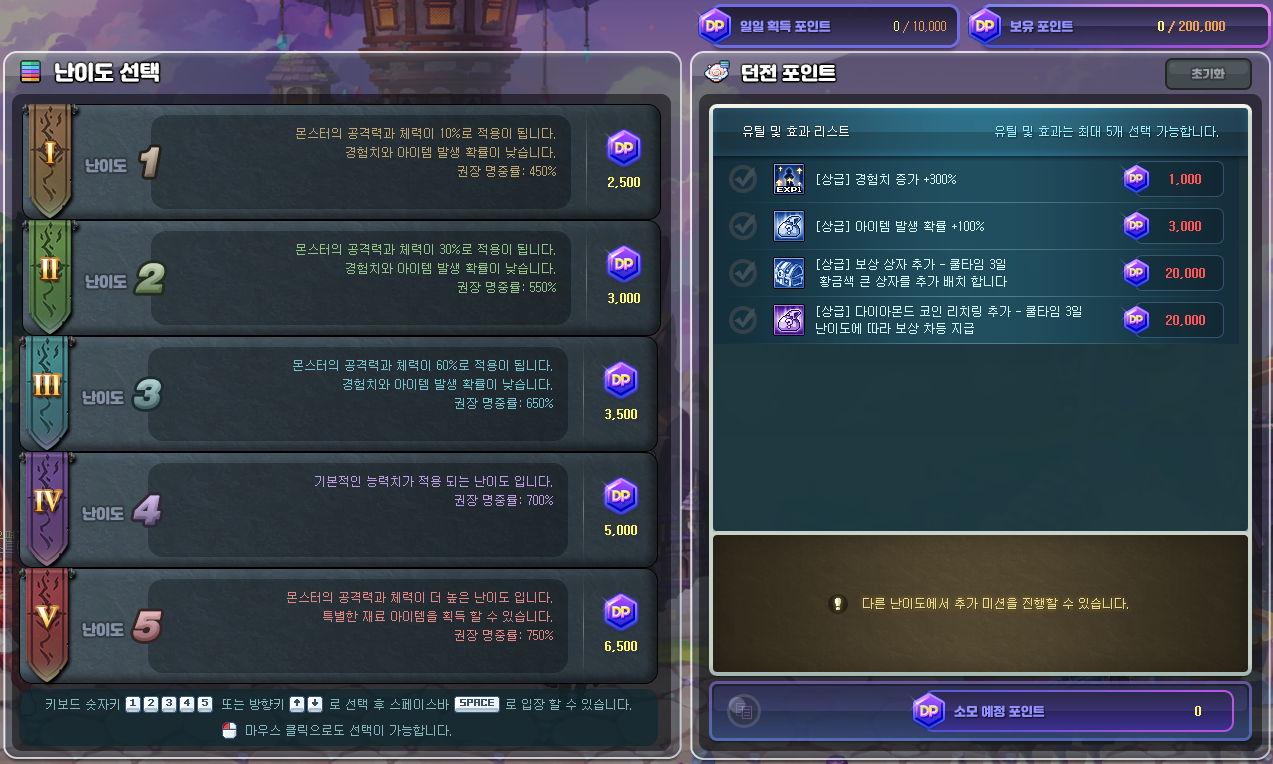Tick the 다이아몬드 코인 리치킹 추가 checkbox

[743, 320]
